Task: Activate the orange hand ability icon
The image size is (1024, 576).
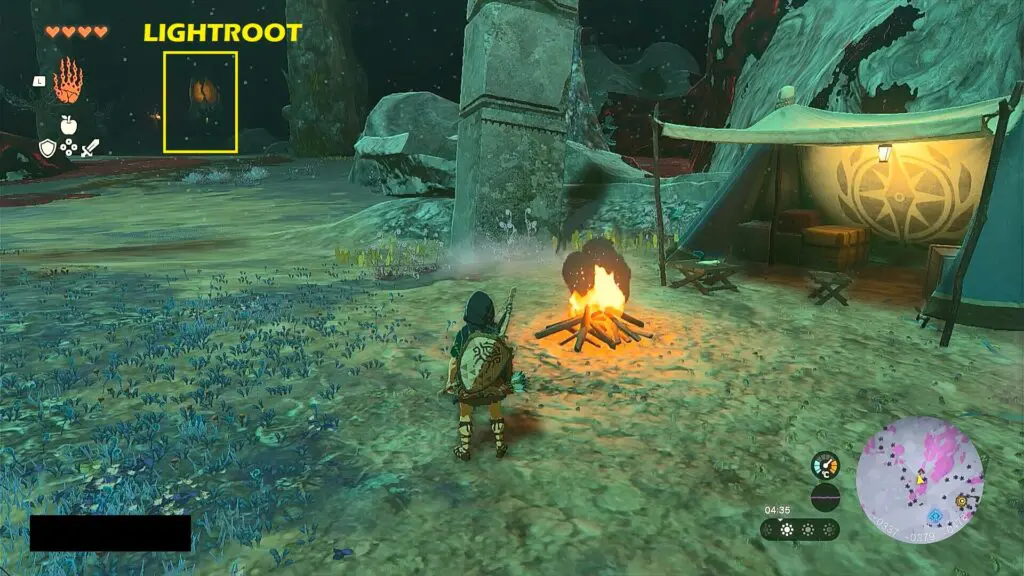Action: [67, 80]
